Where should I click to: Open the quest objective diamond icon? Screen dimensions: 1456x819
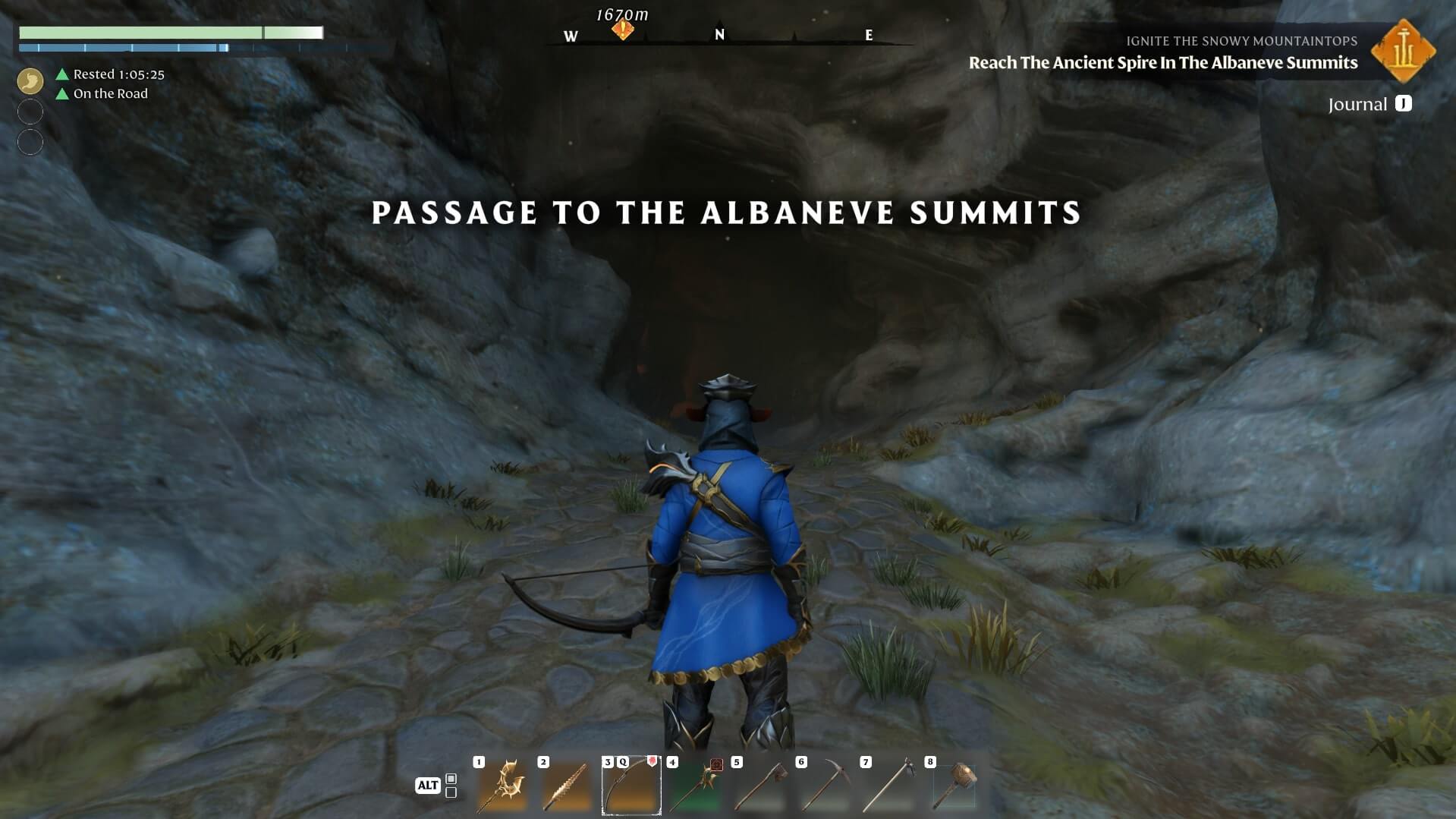coord(1404,51)
